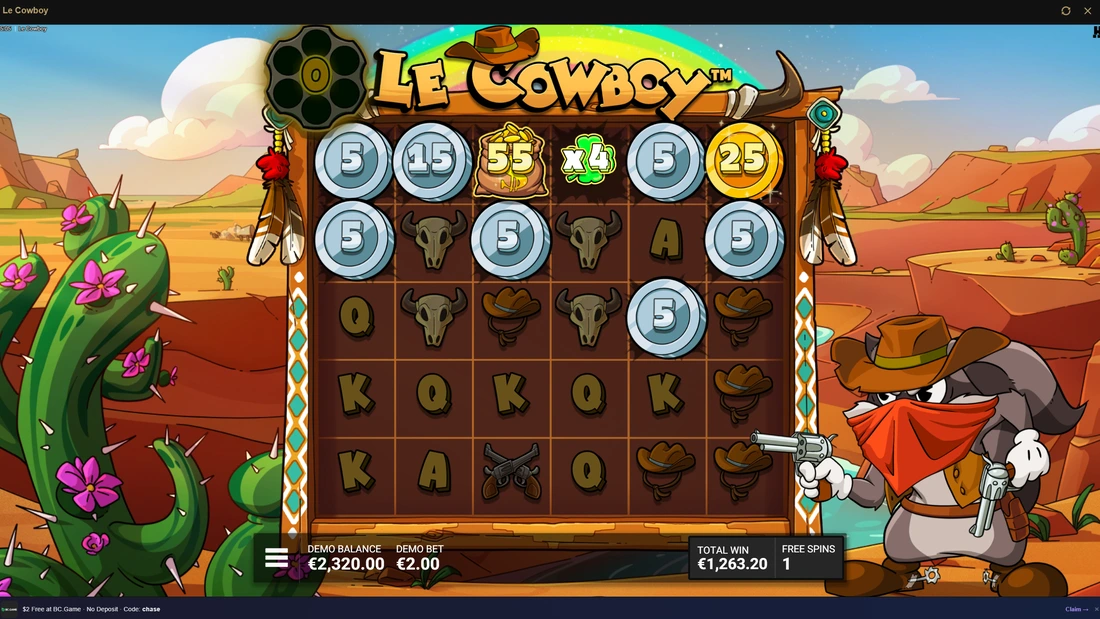
Task: Open the hamburger game menu
Action: click(x=277, y=558)
